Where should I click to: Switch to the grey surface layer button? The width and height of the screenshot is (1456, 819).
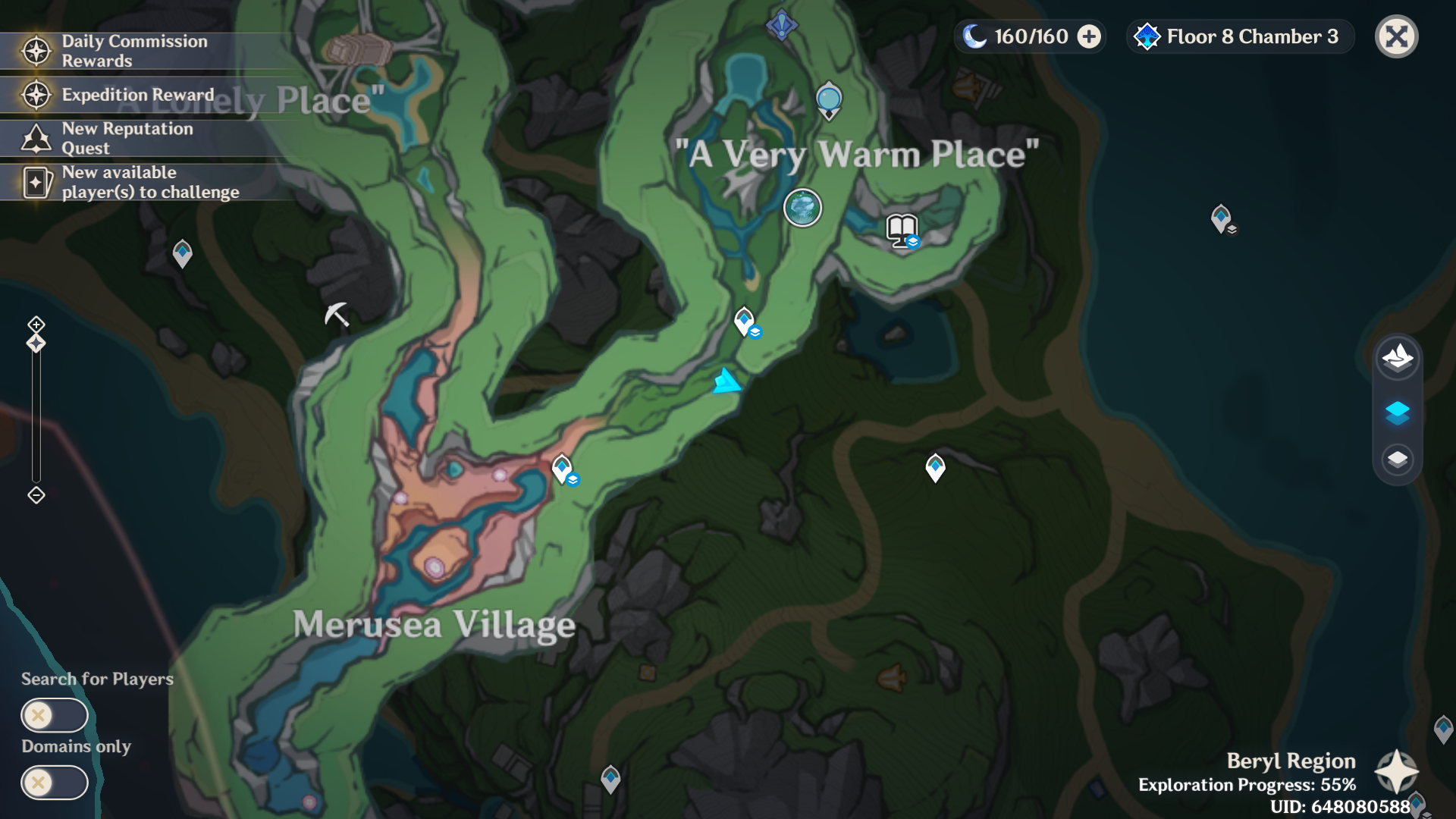[x=1397, y=459]
